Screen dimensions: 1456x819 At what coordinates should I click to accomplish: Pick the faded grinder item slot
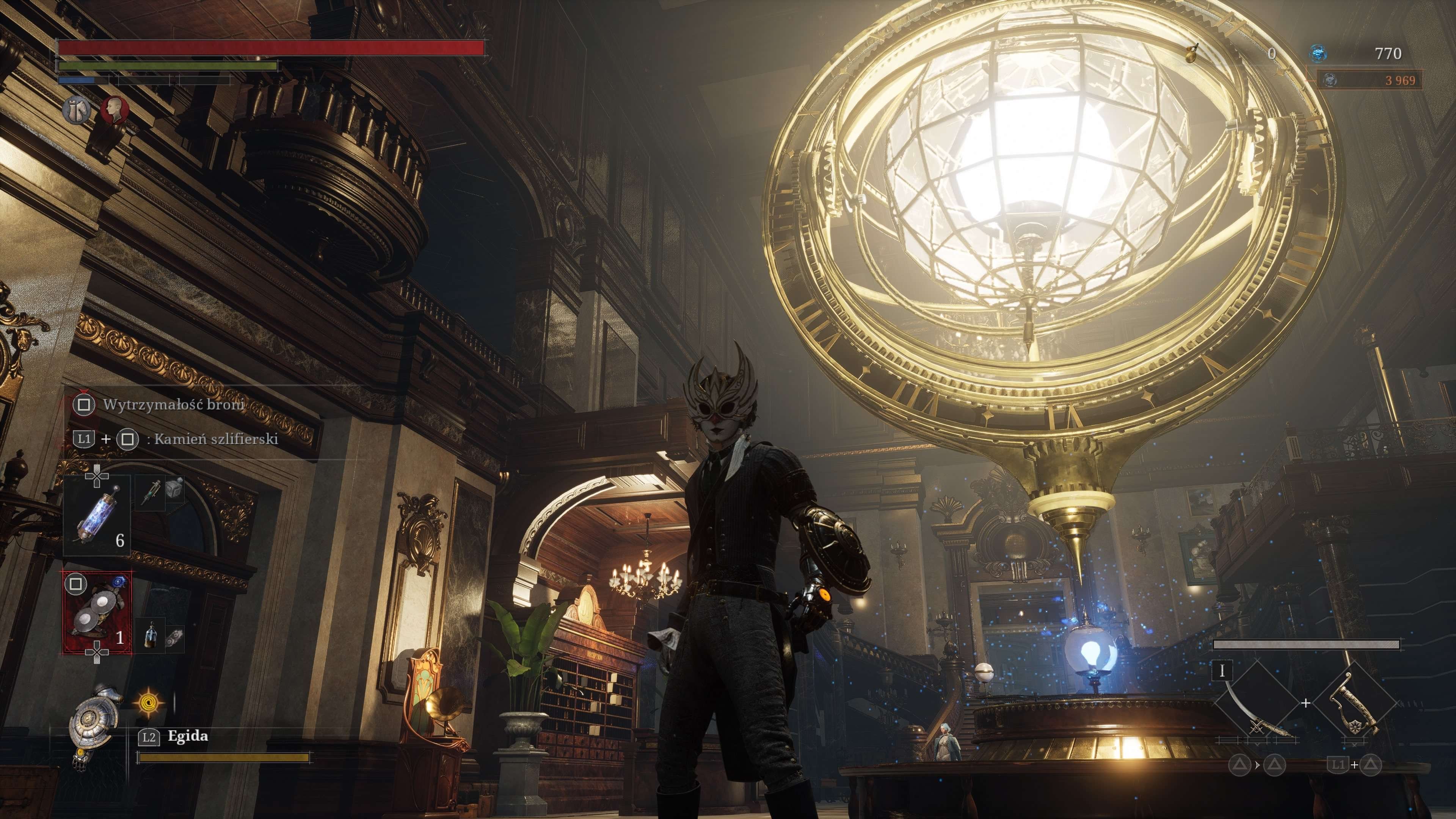175,637
